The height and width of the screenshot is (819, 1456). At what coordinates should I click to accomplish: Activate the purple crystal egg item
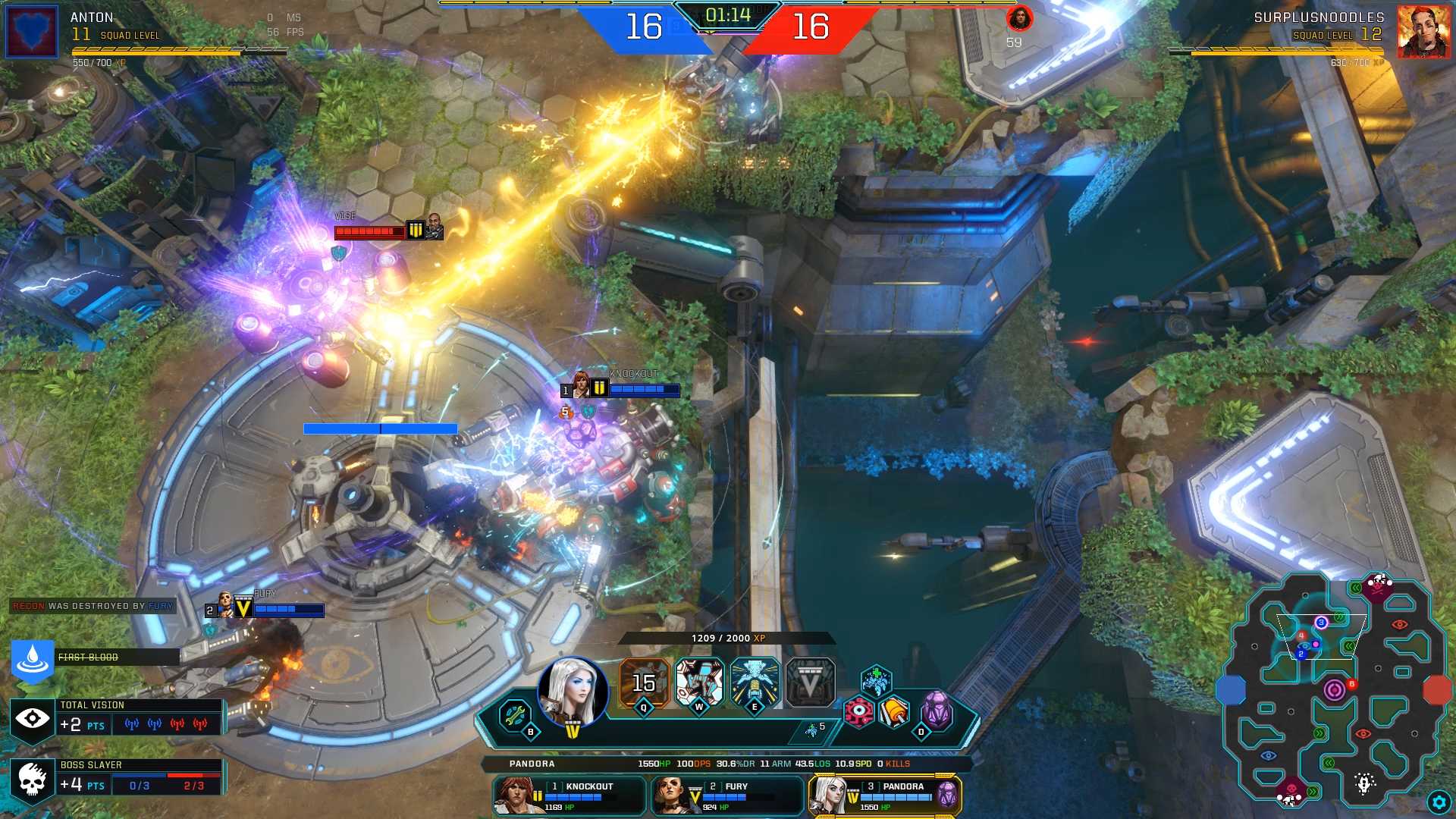tap(937, 711)
